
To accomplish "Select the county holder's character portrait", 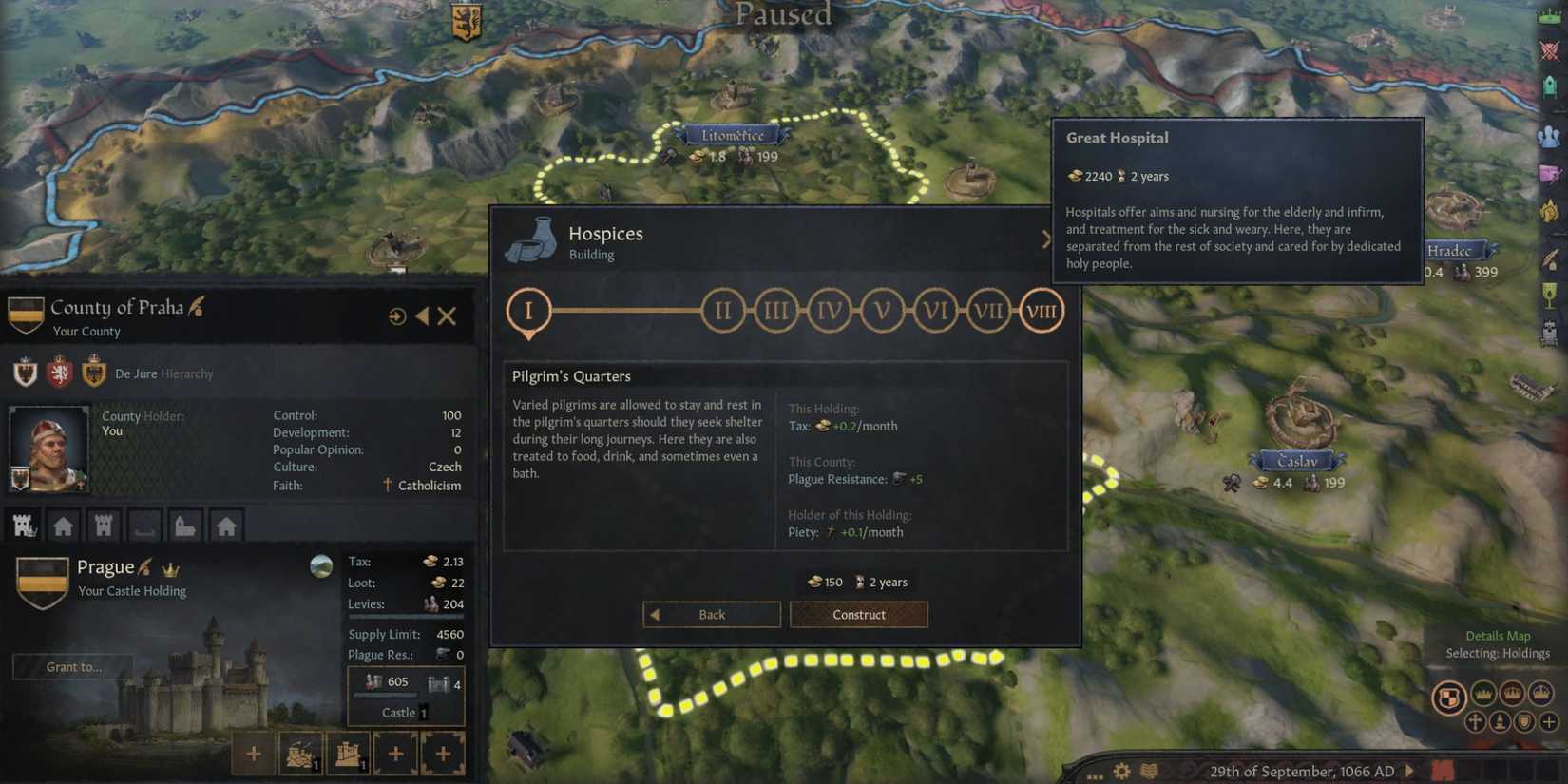I will [x=48, y=447].
